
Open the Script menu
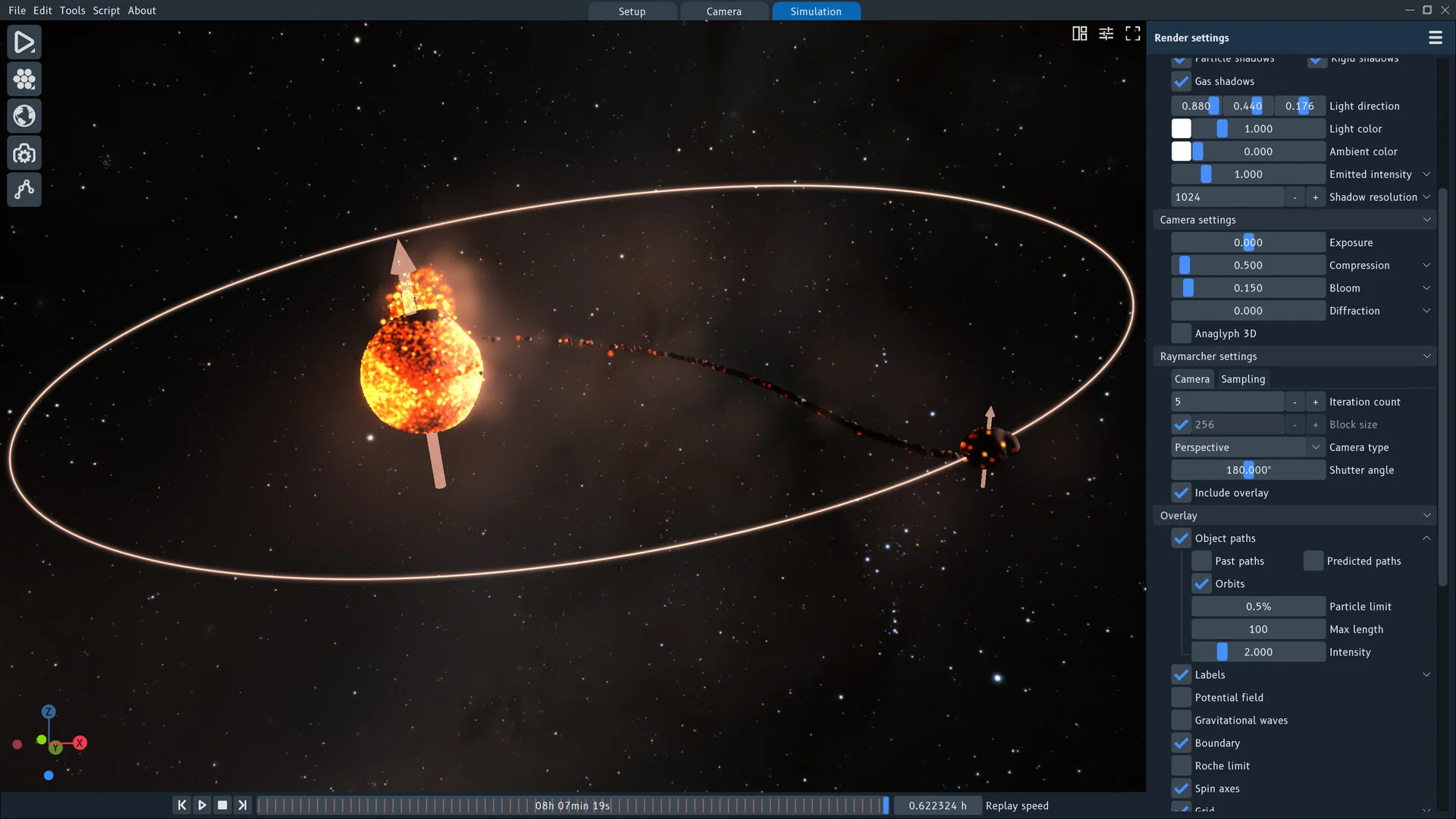click(106, 11)
